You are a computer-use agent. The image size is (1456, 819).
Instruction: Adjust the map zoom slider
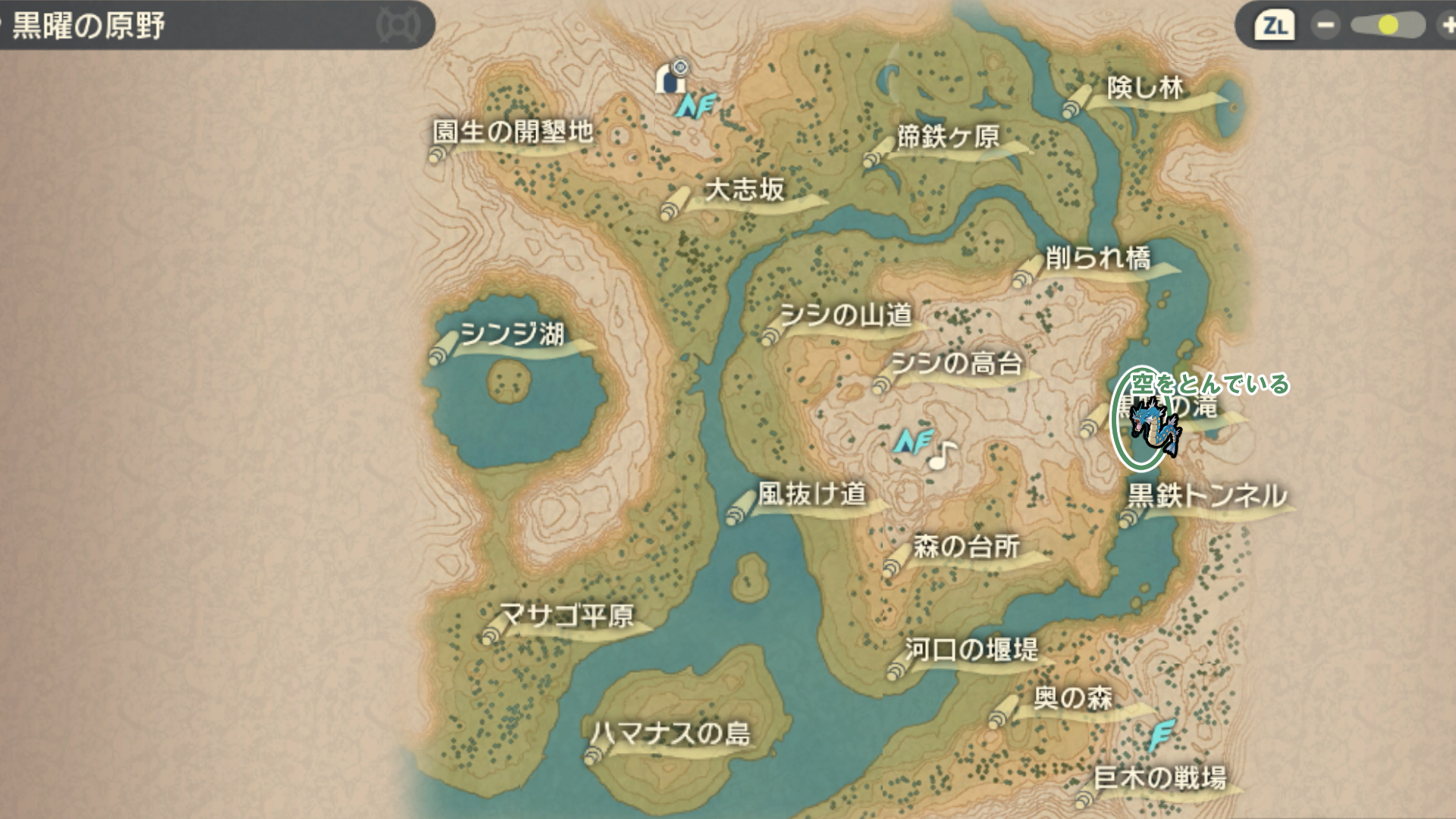point(1388,25)
